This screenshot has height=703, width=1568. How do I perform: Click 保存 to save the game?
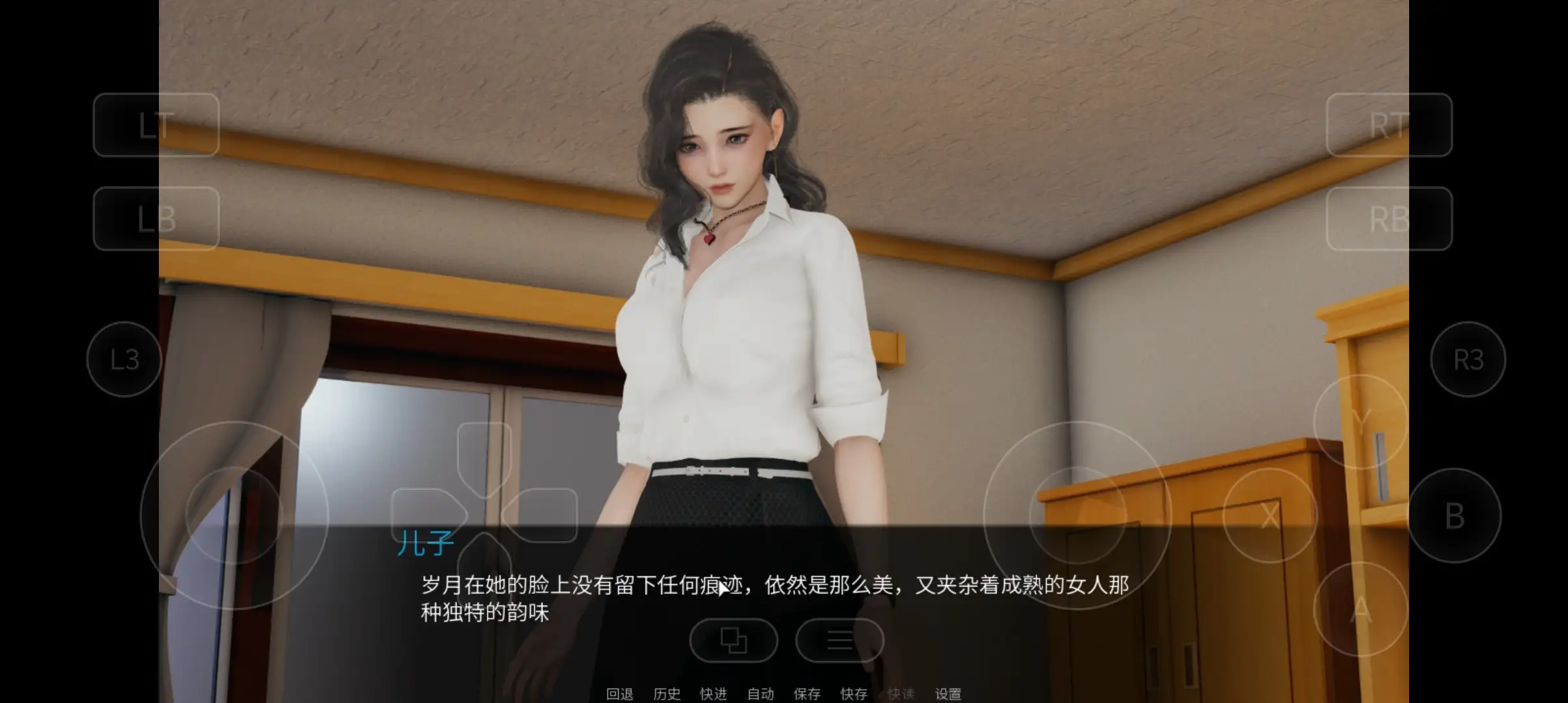click(807, 693)
